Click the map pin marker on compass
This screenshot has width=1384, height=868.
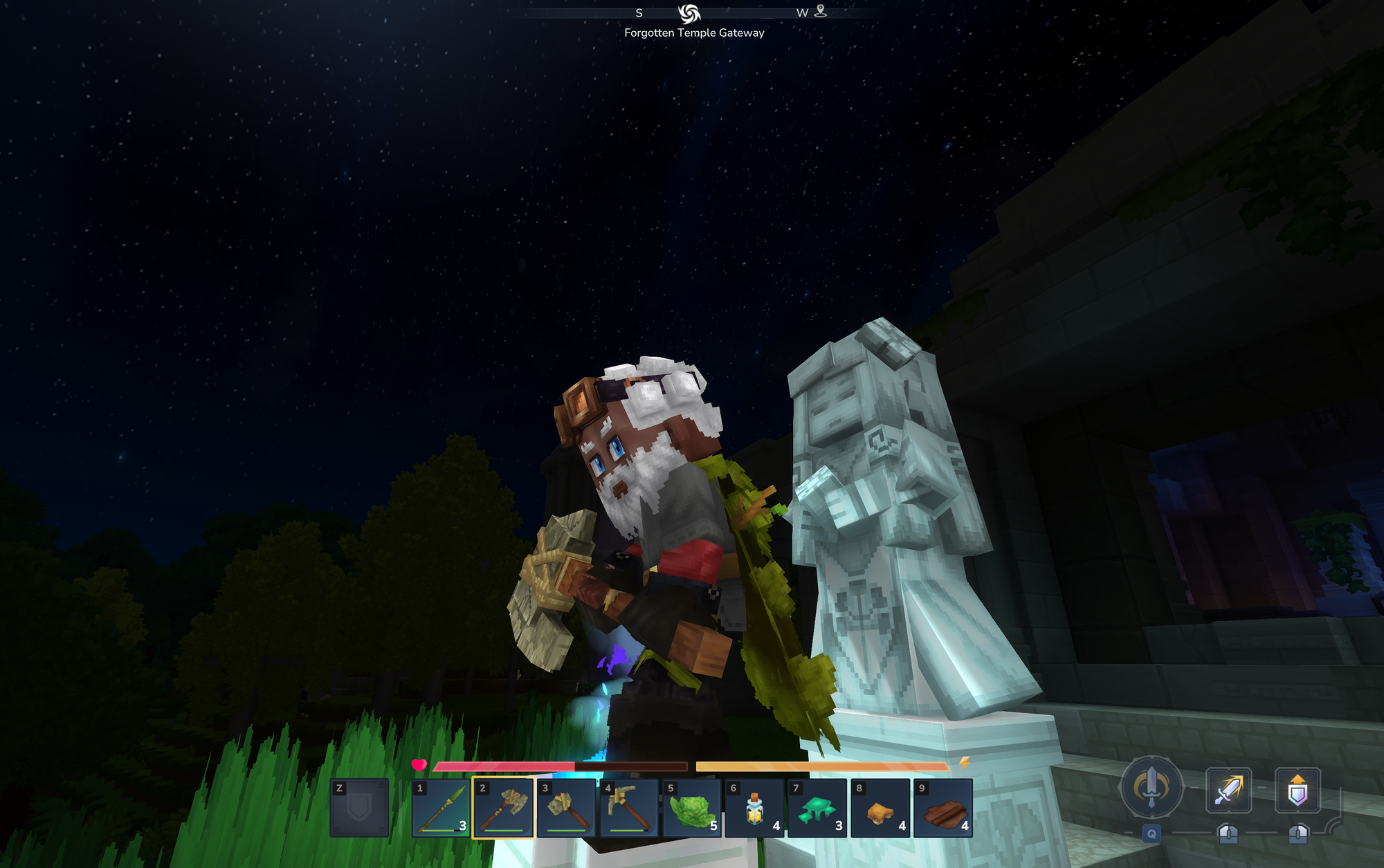pyautogui.click(x=821, y=11)
